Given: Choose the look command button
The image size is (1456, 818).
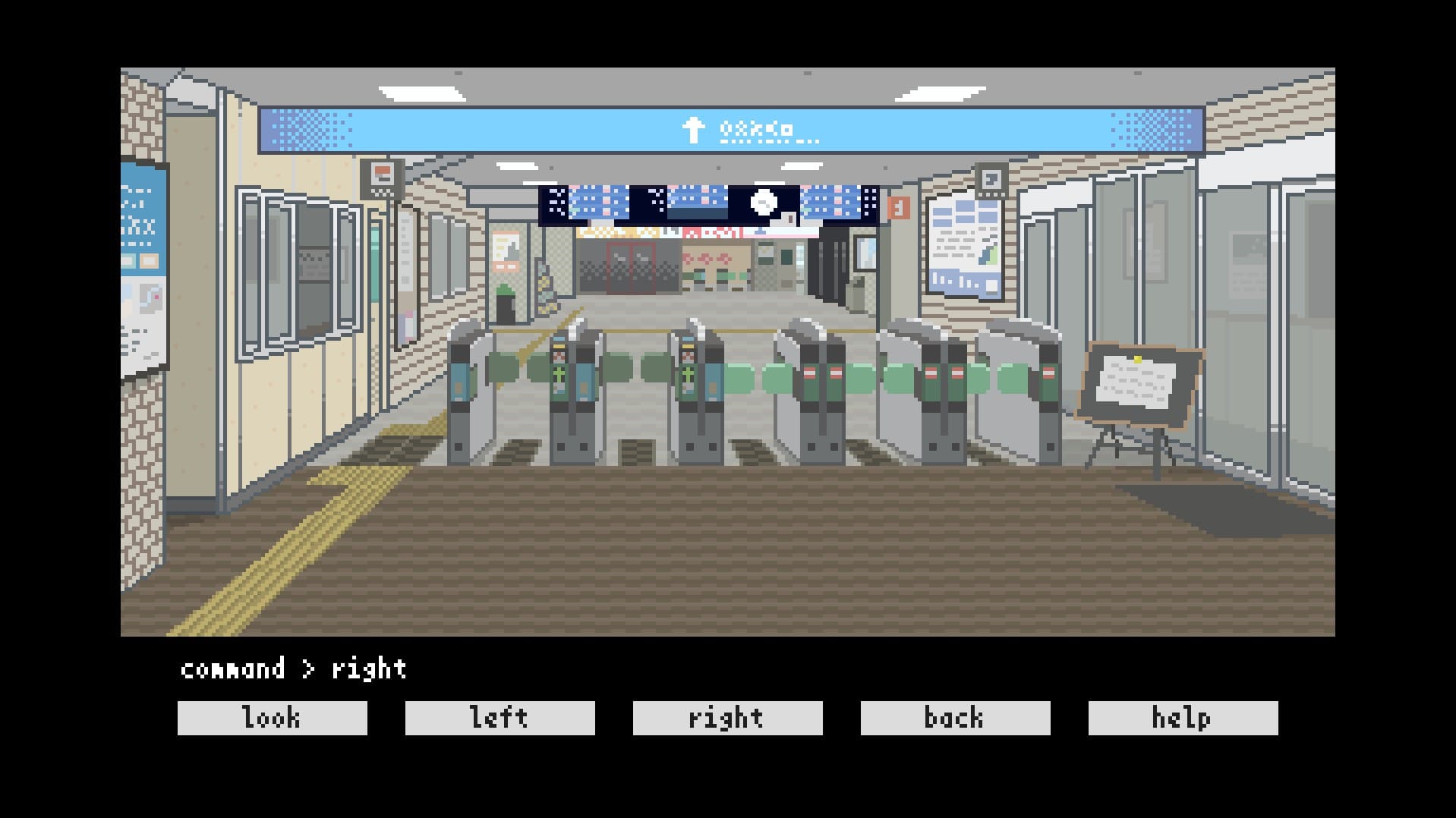Looking at the screenshot, I should point(272,718).
